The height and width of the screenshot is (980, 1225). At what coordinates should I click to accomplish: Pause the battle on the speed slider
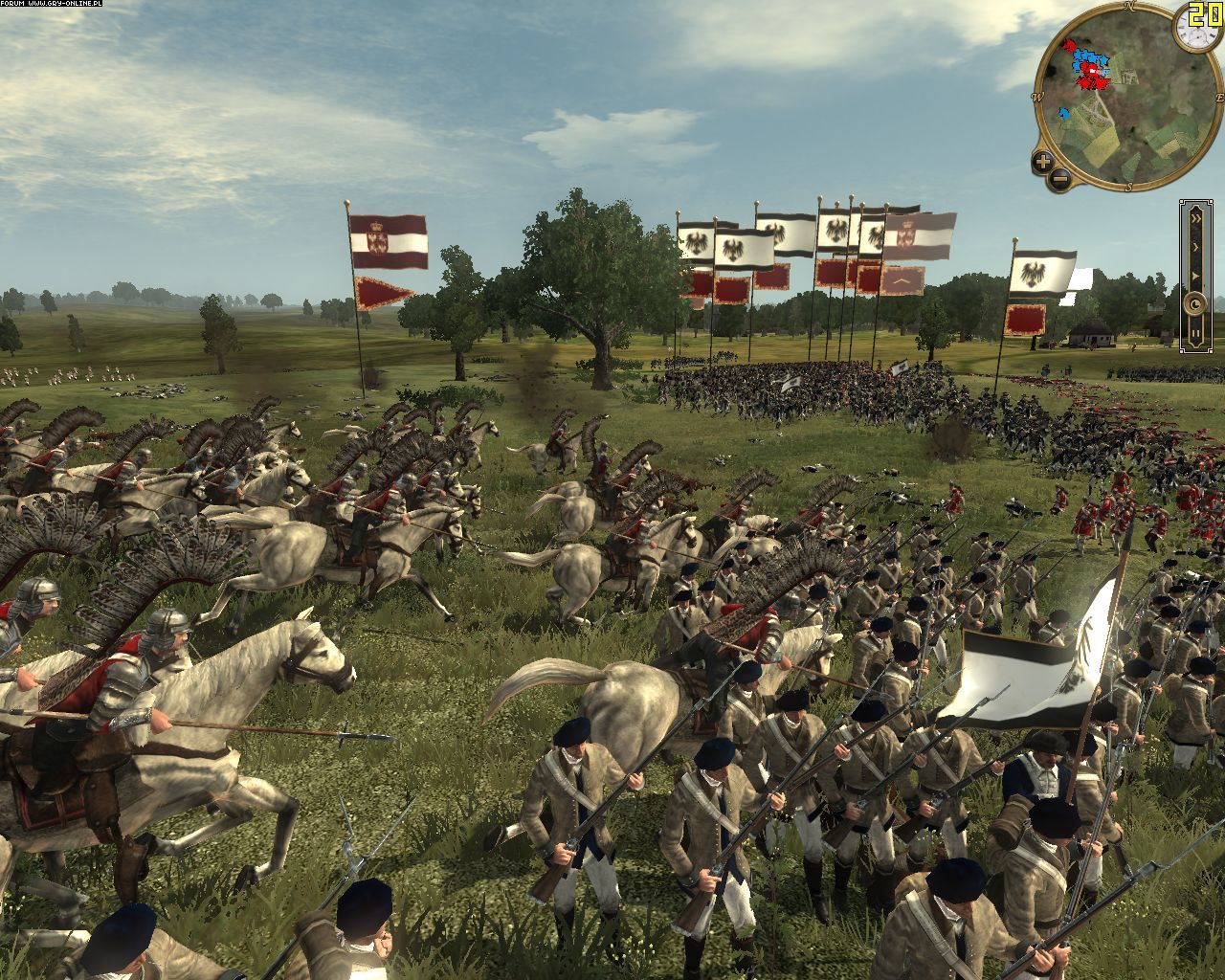point(1195,333)
